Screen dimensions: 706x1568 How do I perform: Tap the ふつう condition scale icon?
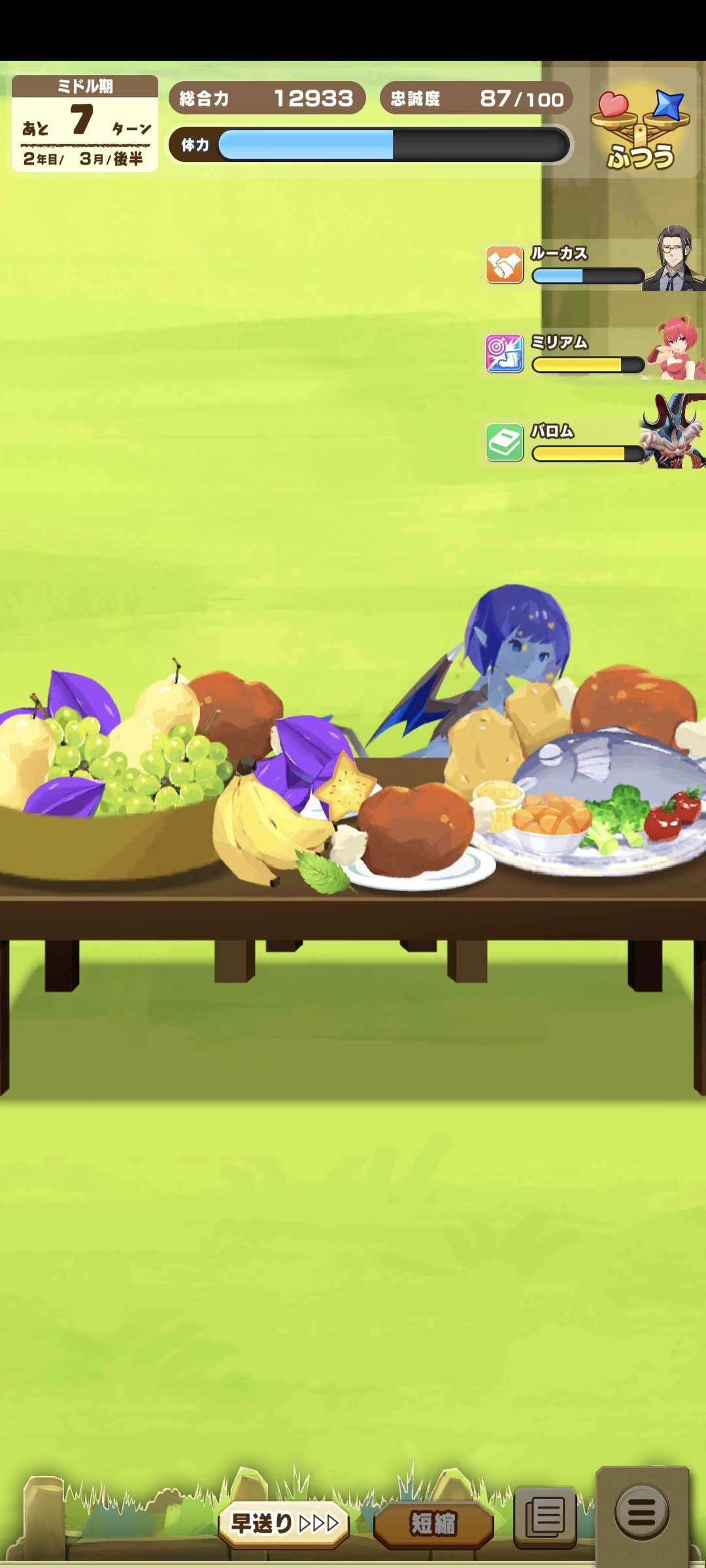coord(641,129)
